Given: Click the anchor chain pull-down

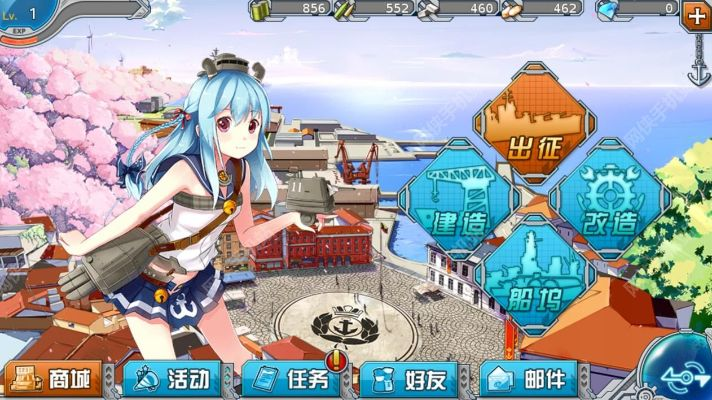Looking at the screenshot, I should [x=696, y=60].
